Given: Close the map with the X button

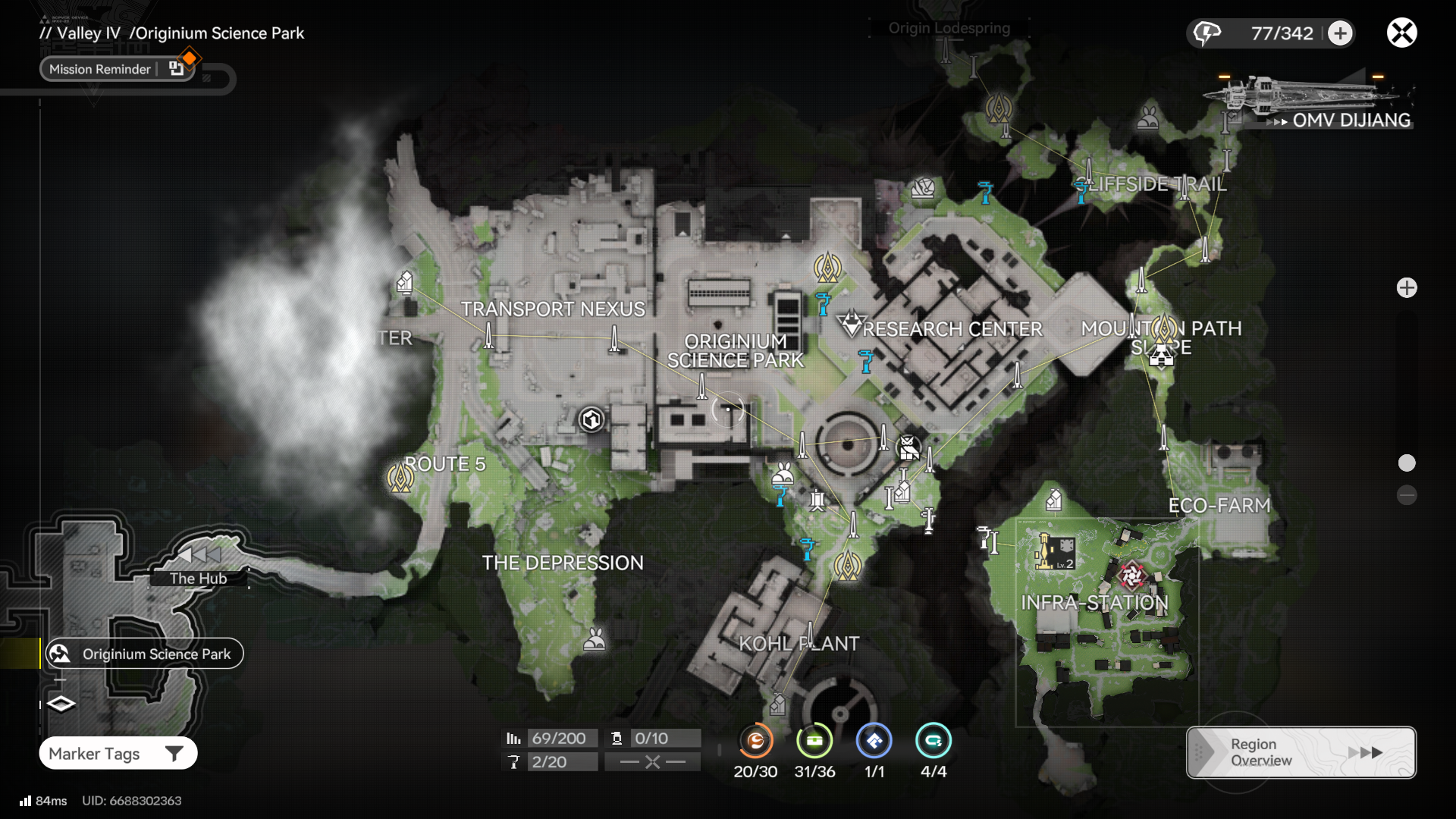Looking at the screenshot, I should [x=1401, y=33].
